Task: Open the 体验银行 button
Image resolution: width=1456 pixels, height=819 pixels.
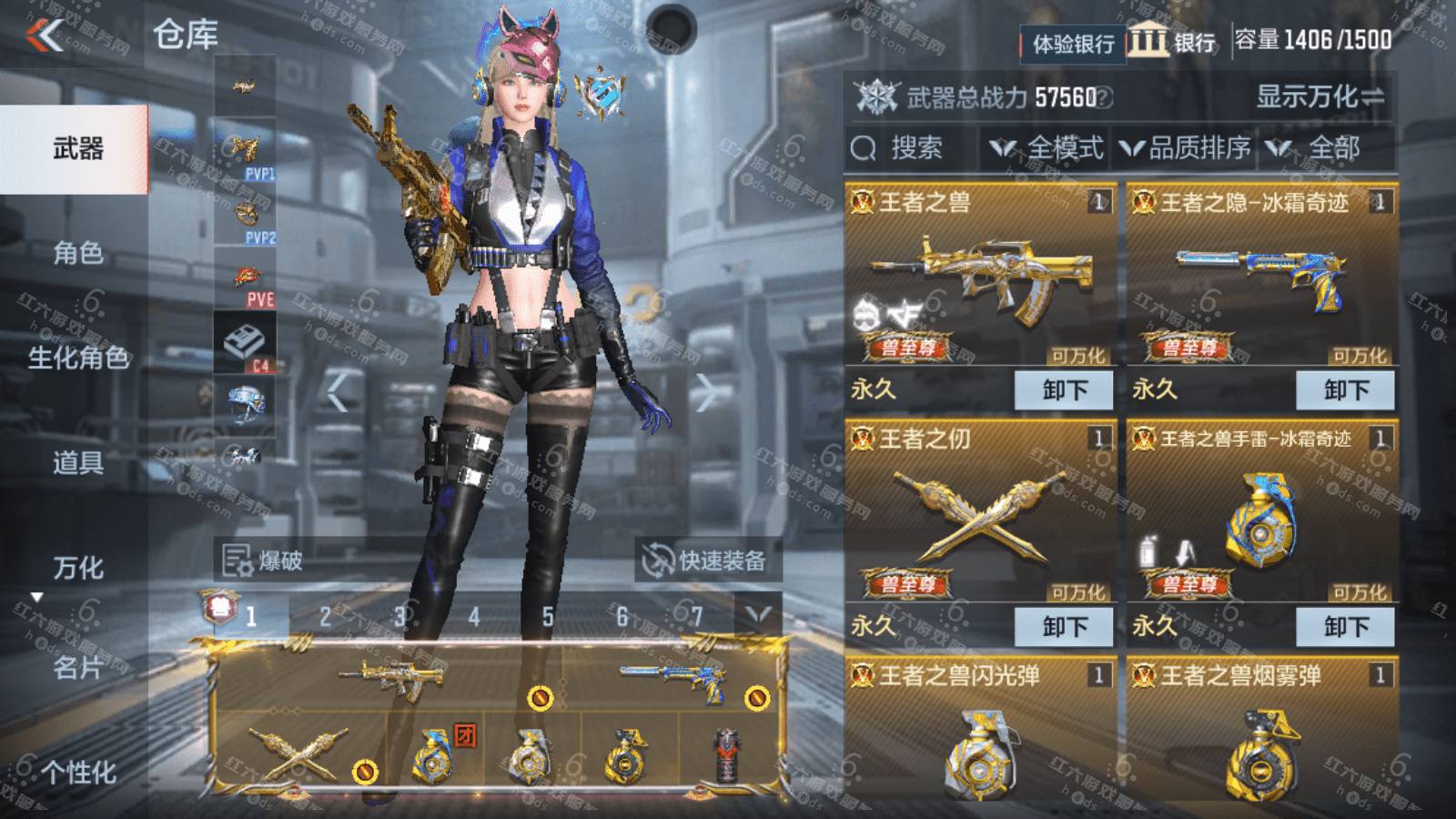Action: pyautogui.click(x=1072, y=43)
